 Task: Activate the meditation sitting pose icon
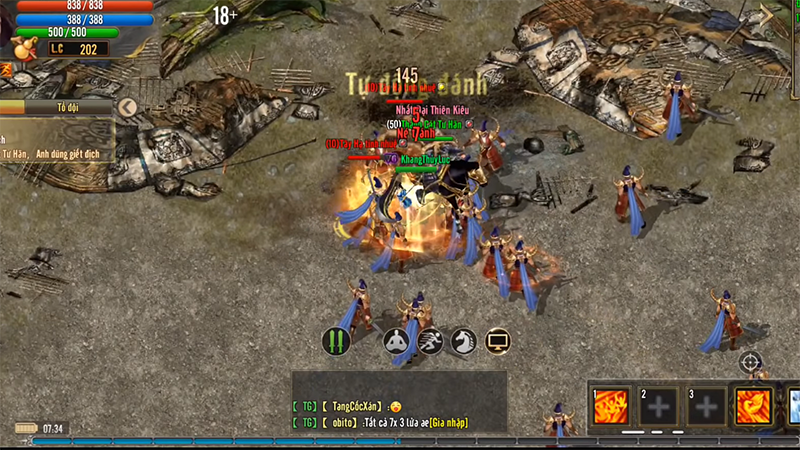pos(397,341)
